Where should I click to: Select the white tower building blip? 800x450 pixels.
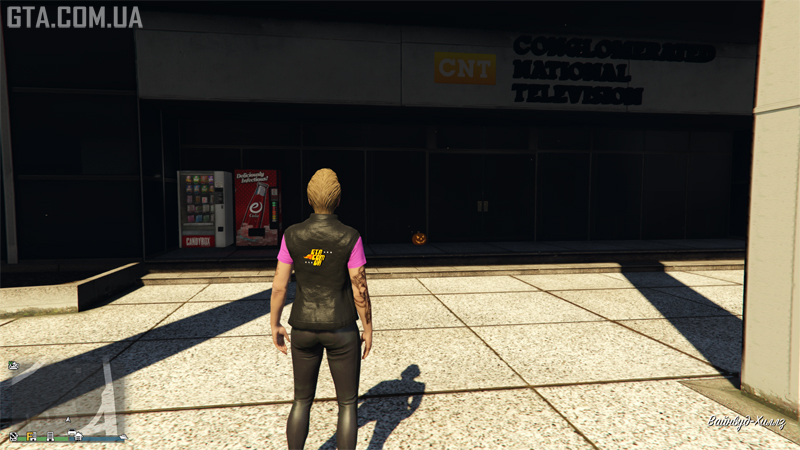pos(50,437)
